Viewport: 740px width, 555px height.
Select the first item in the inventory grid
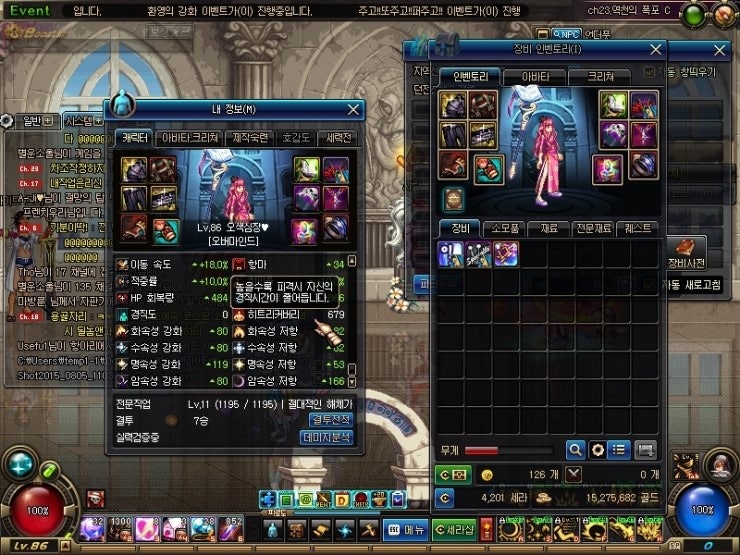(x=451, y=254)
